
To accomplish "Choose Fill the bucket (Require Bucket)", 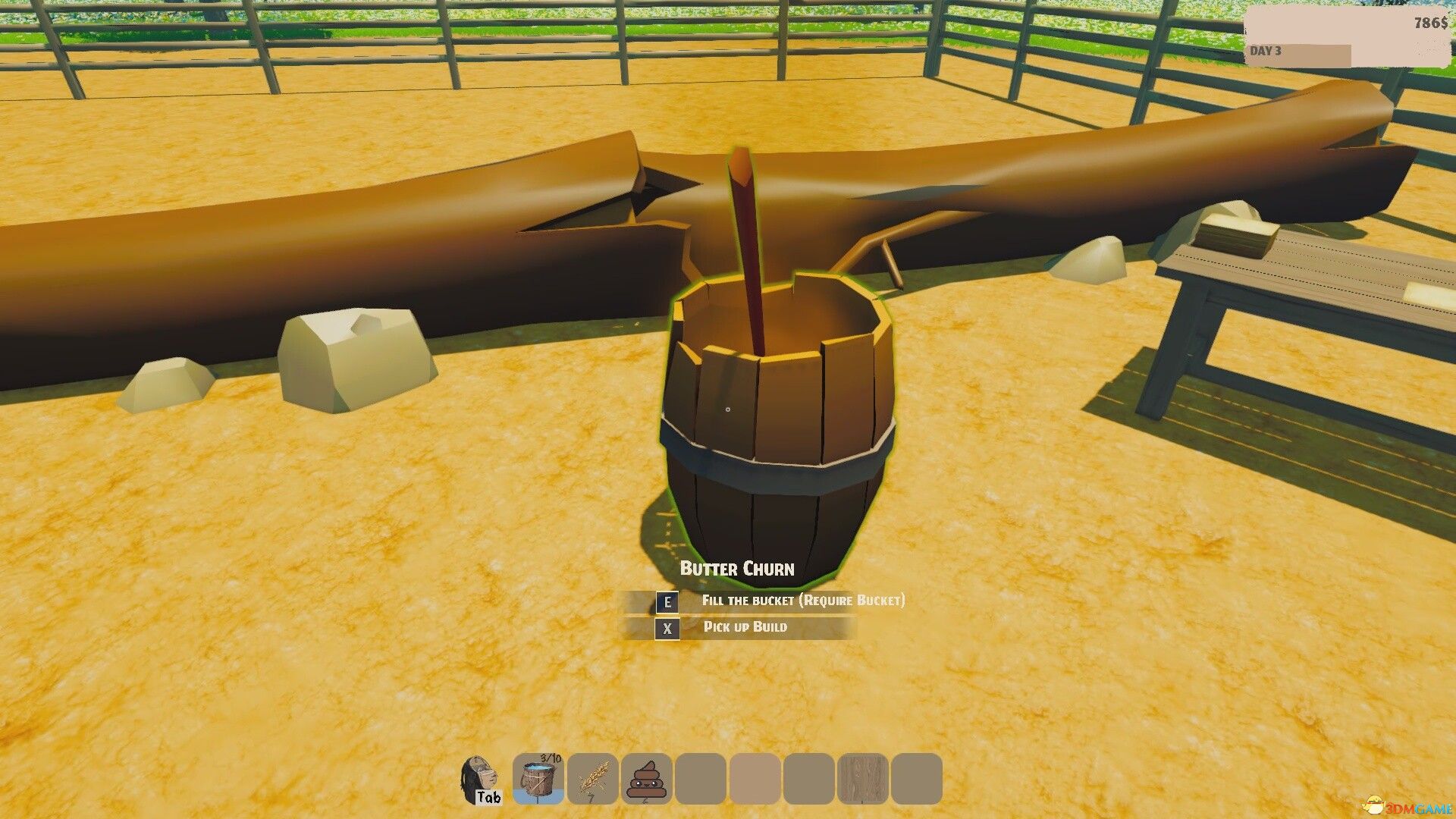I will coord(804,600).
